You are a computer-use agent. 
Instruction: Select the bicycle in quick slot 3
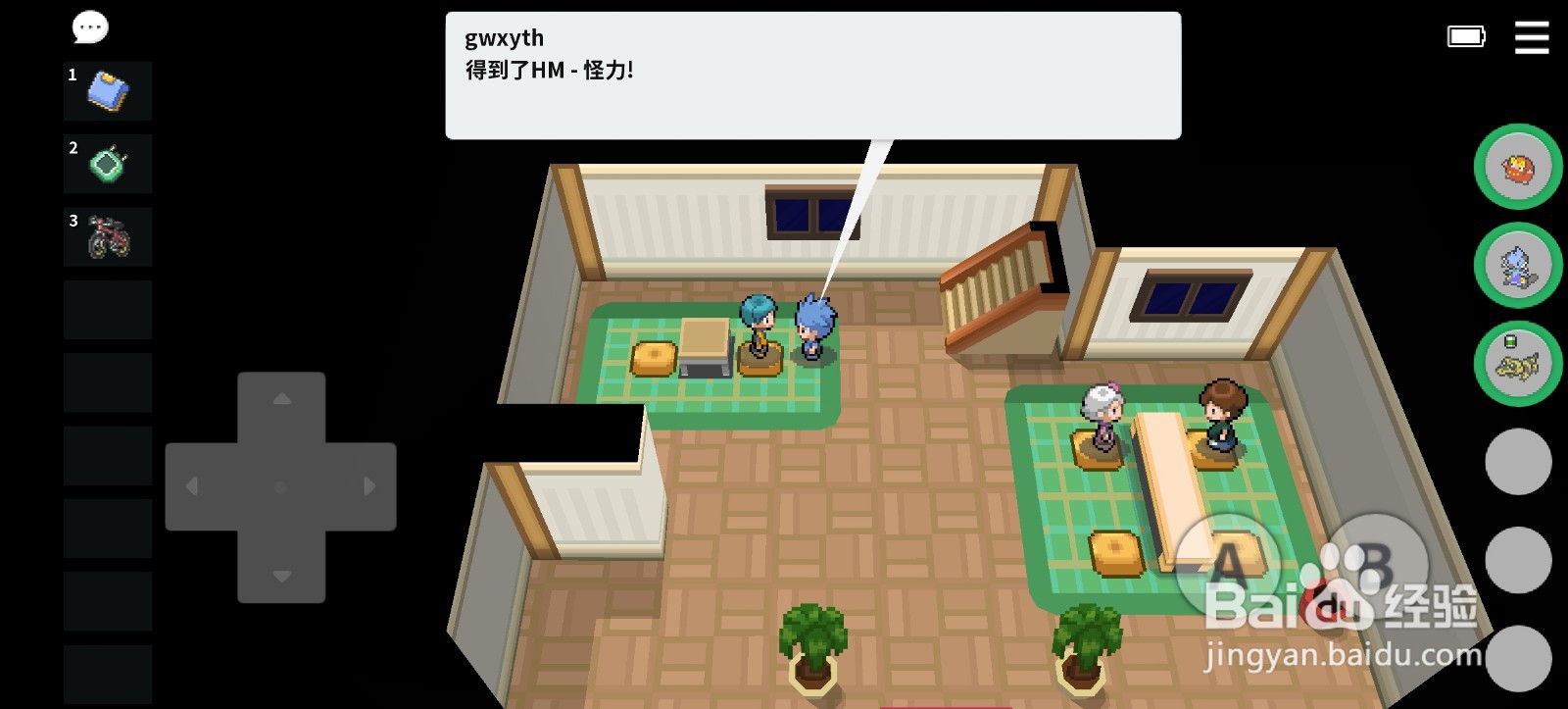pos(108,235)
